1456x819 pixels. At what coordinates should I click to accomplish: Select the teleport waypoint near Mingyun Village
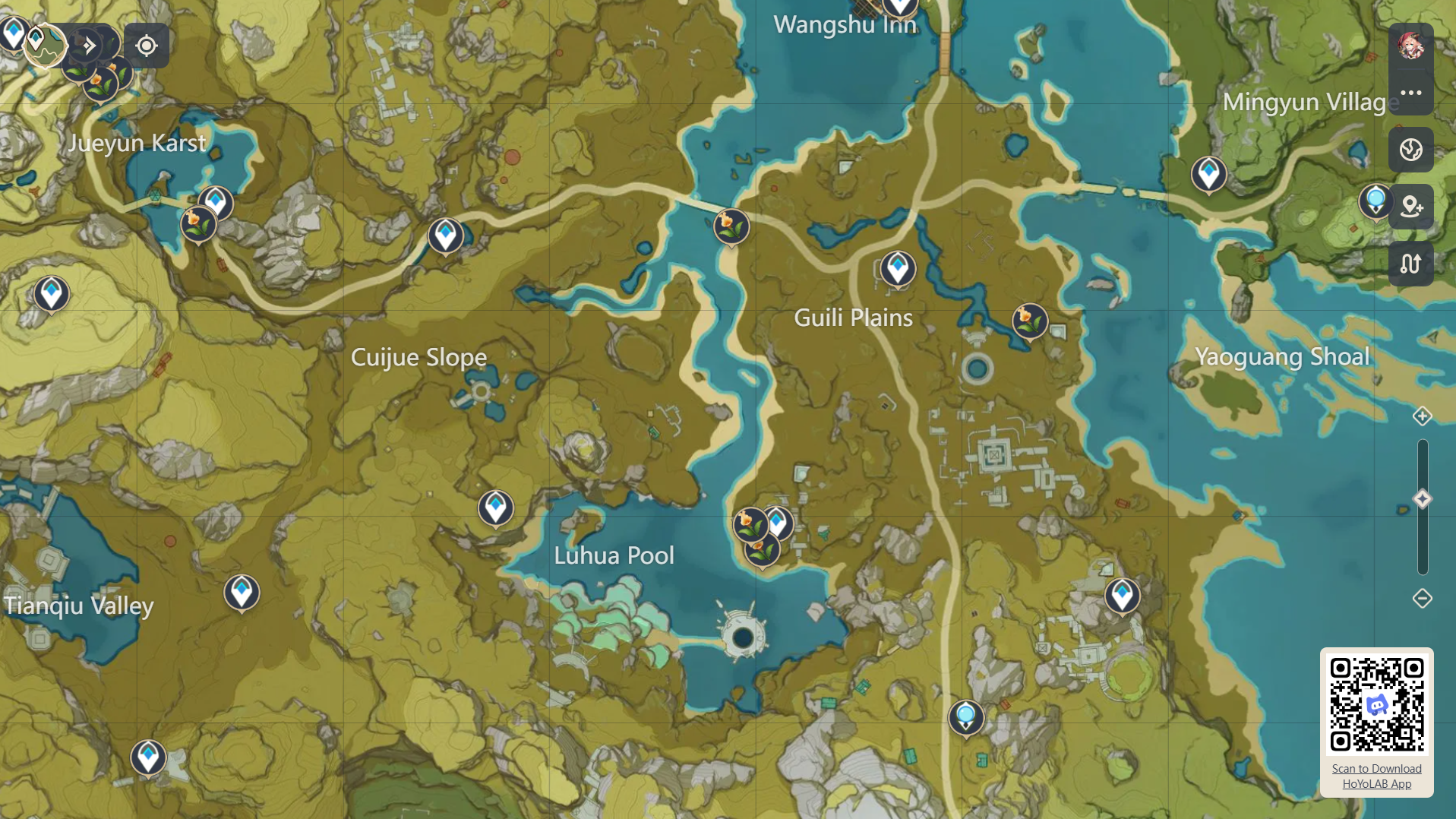[x=1208, y=174]
